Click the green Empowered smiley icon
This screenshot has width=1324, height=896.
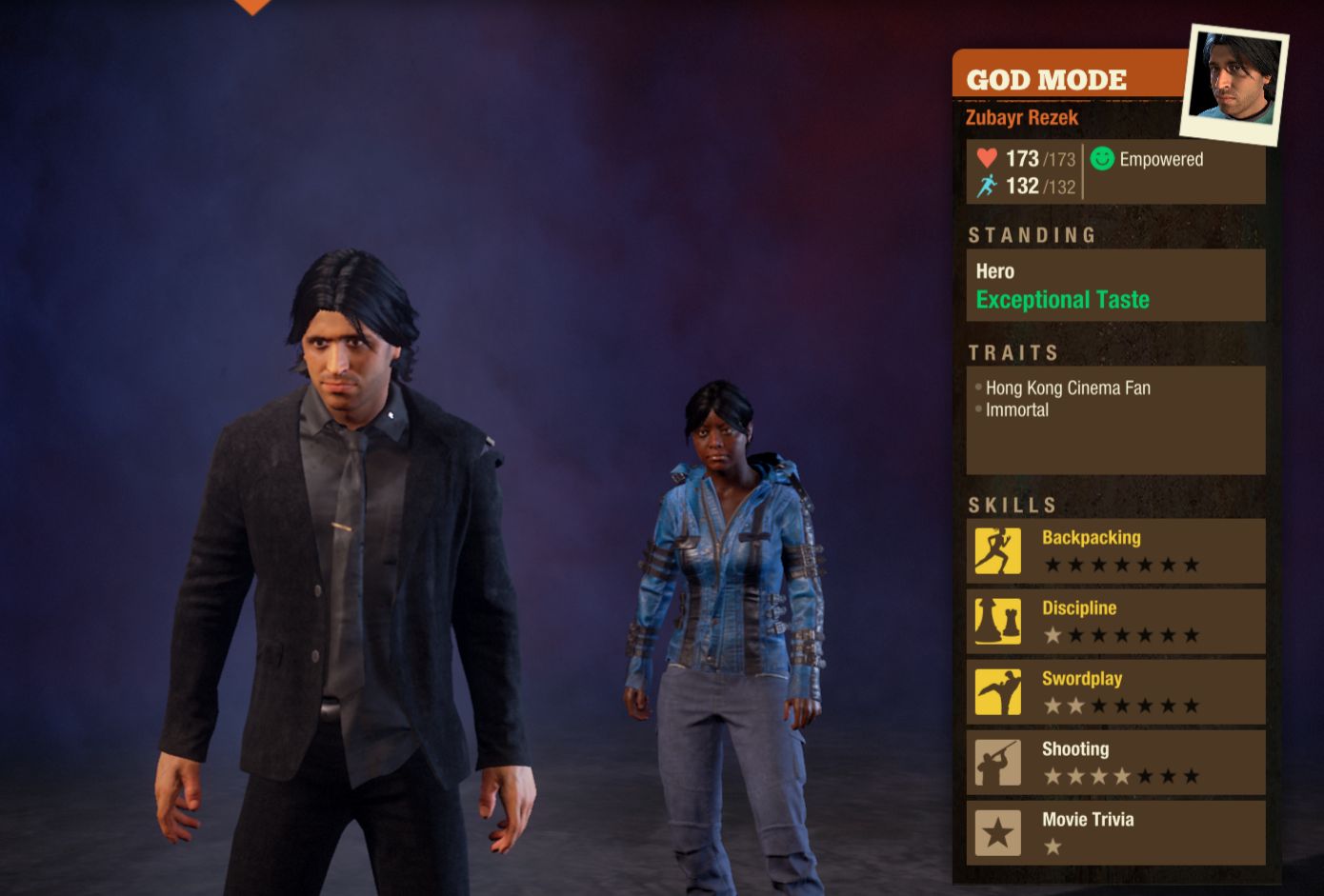tap(1101, 159)
